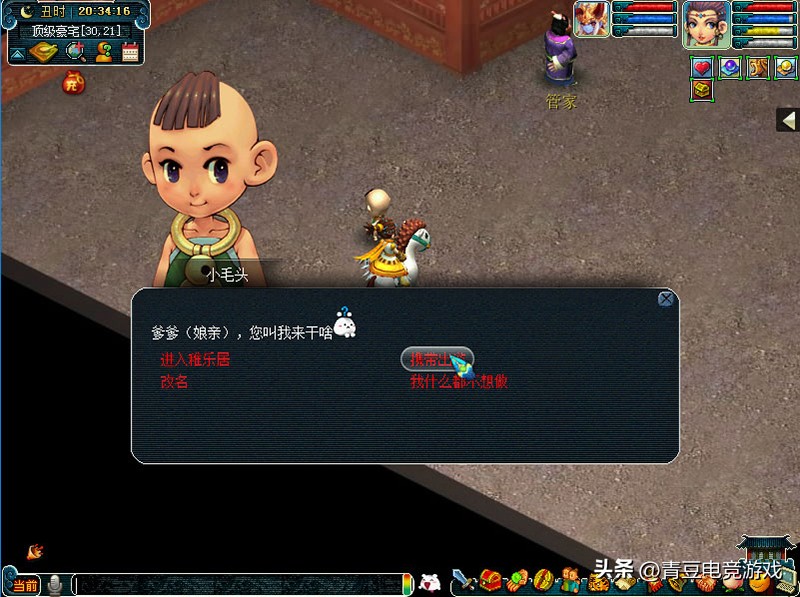Choose 我什么都不想做 to decline
Image resolution: width=800 pixels, height=597 pixels.
click(x=459, y=382)
